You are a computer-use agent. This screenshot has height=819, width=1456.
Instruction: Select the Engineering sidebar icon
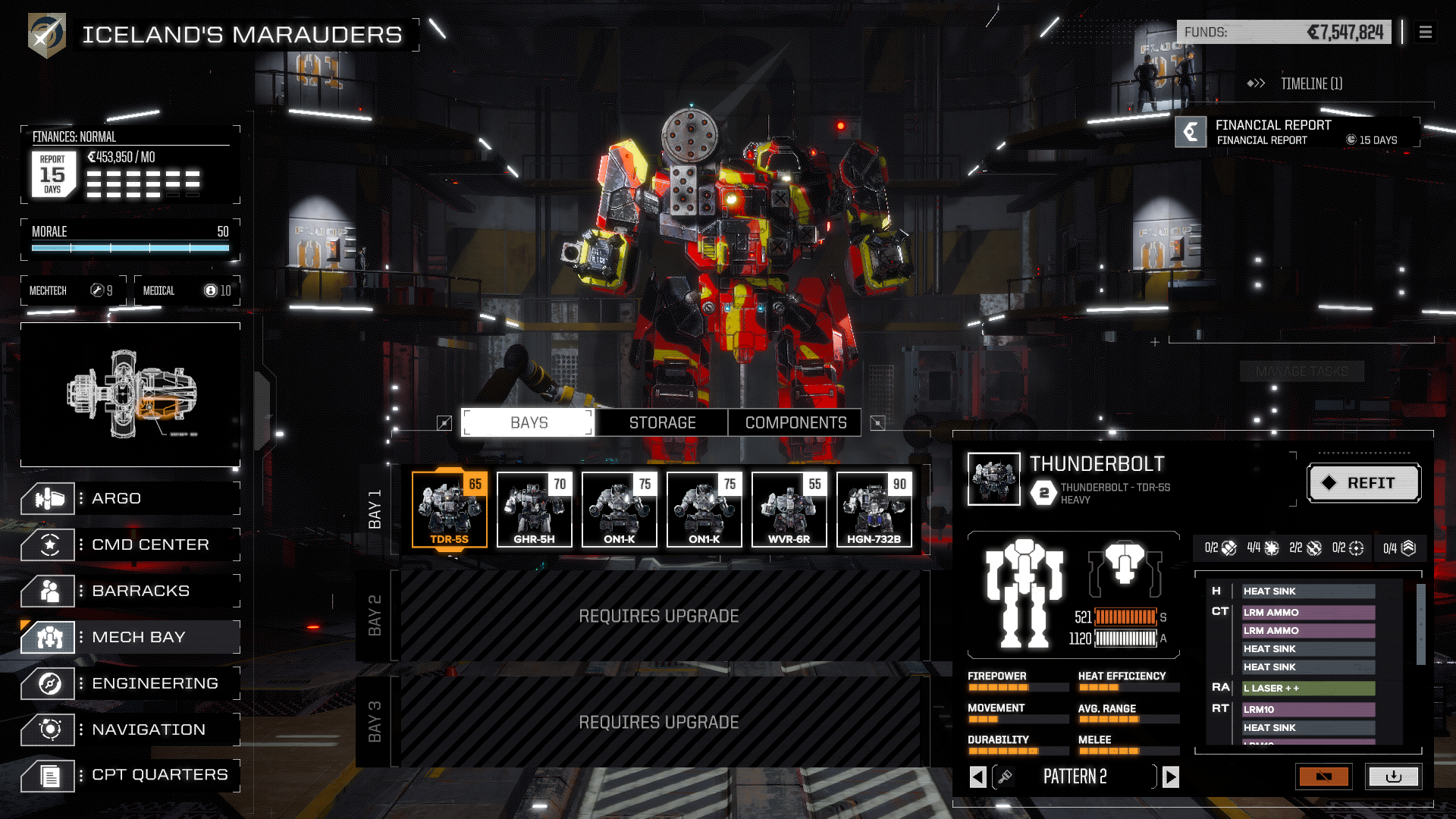pyautogui.click(x=48, y=683)
